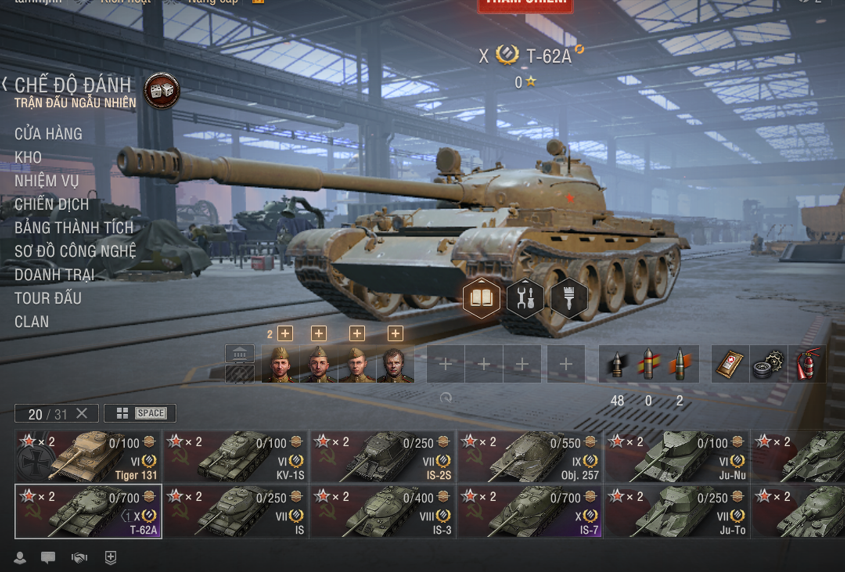Select the IS-3 tank card

point(383,512)
